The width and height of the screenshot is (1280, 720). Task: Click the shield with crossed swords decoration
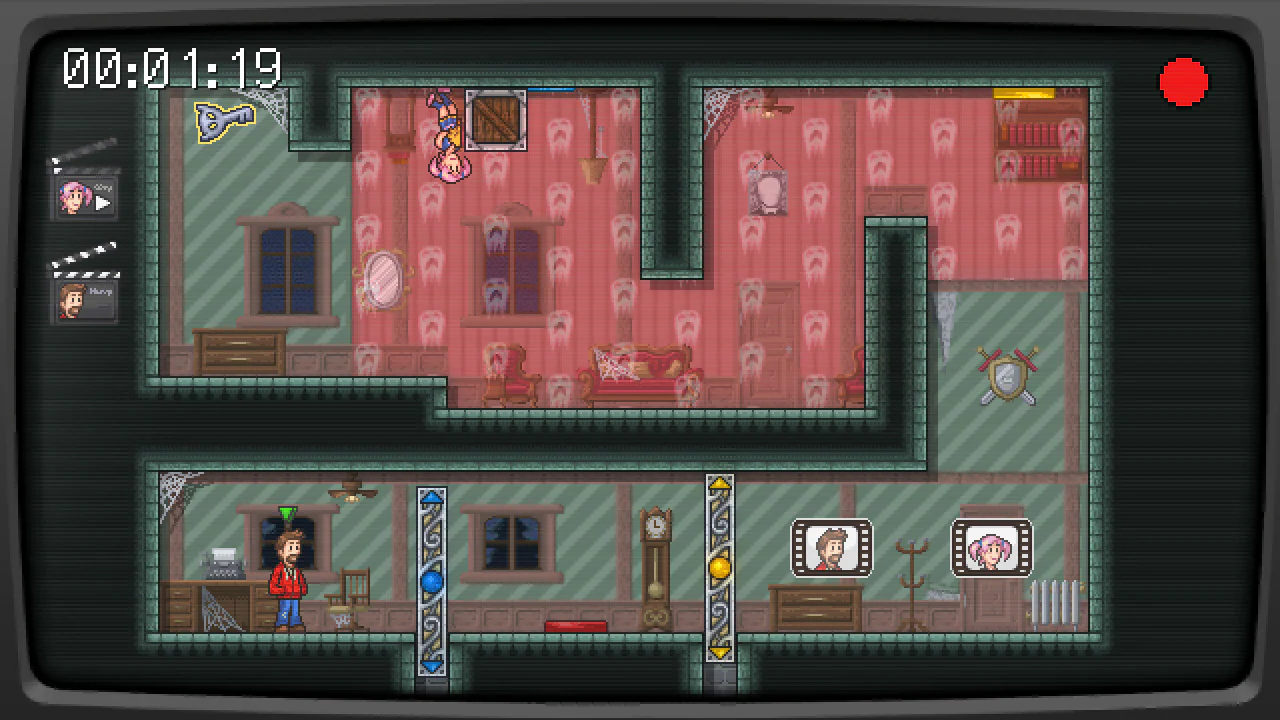point(1006,378)
